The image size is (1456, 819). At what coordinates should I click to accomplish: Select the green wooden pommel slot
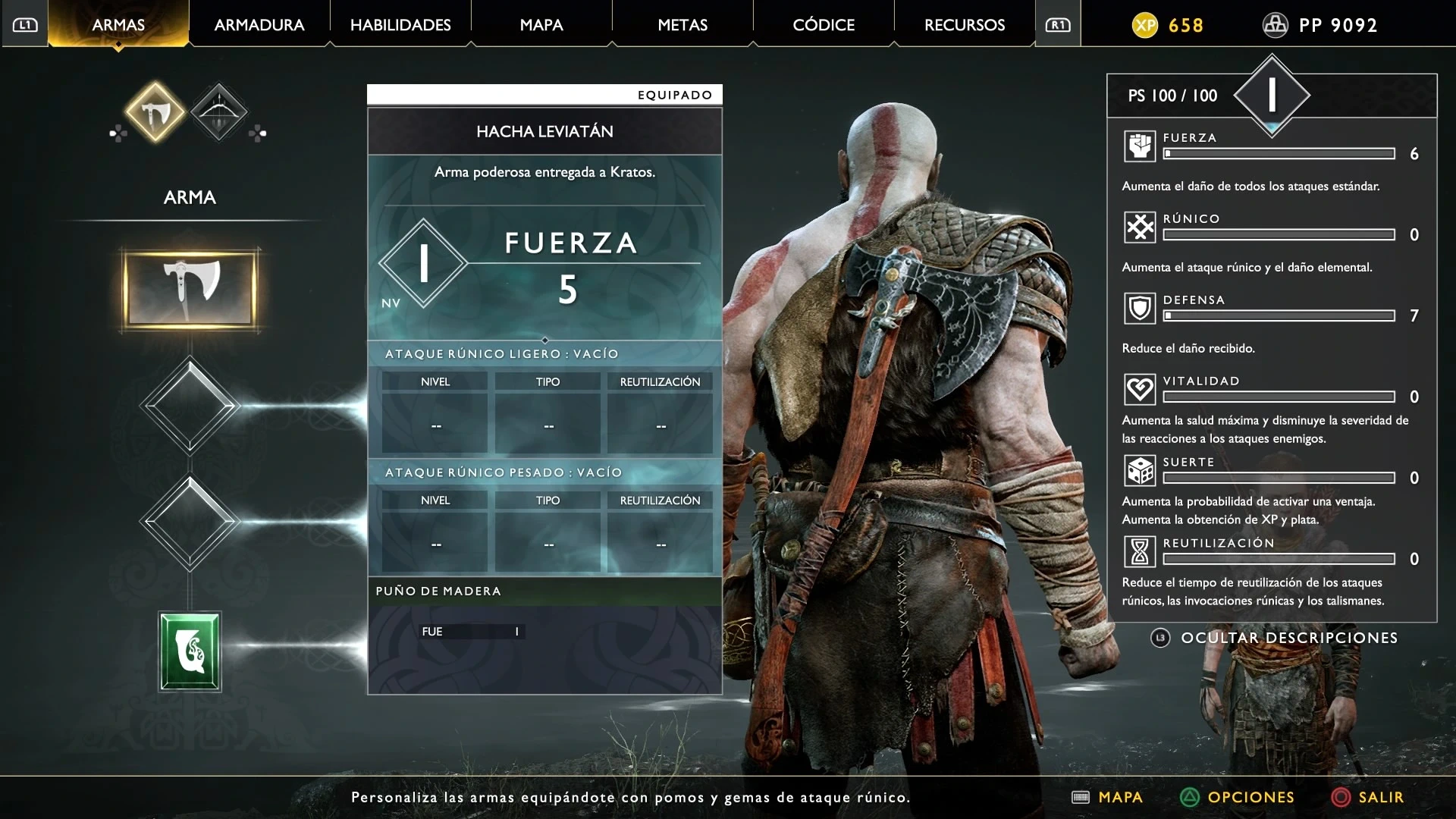[190, 651]
